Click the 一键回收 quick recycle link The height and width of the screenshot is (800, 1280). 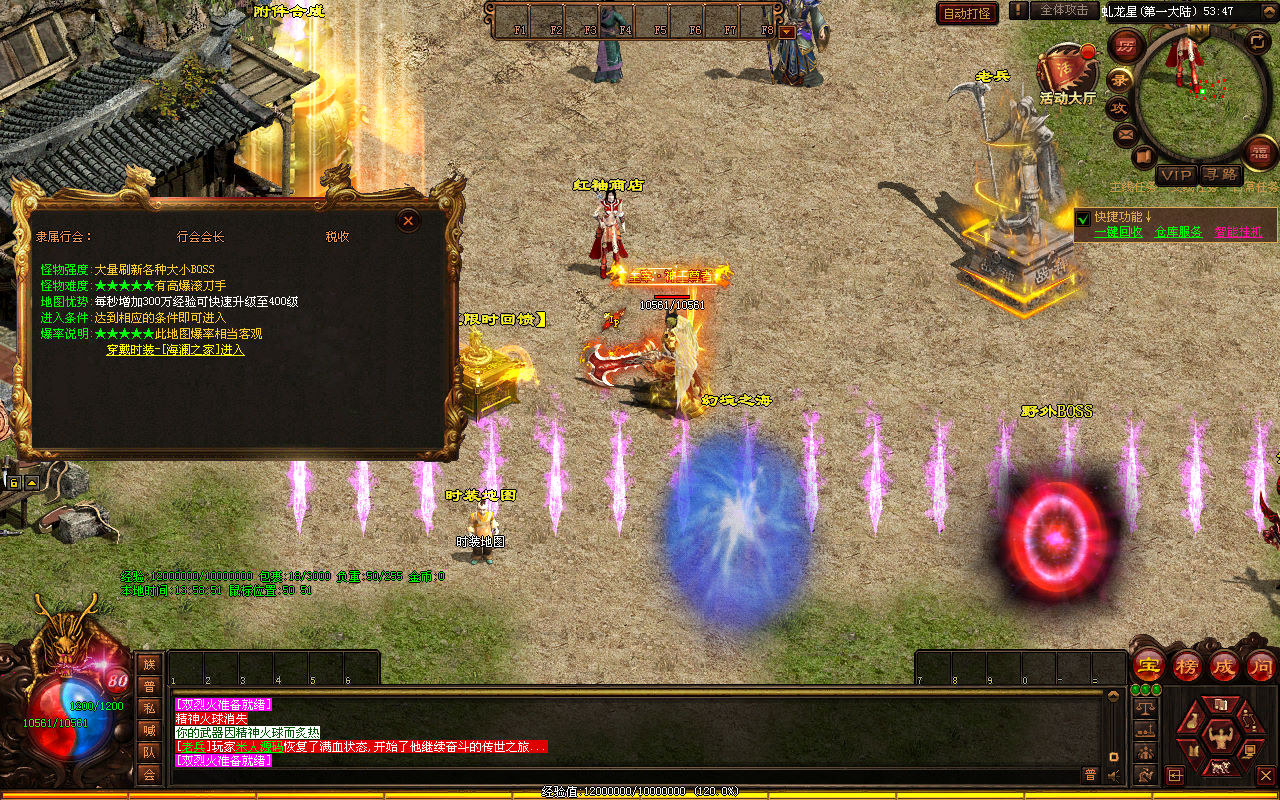pyautogui.click(x=1118, y=232)
